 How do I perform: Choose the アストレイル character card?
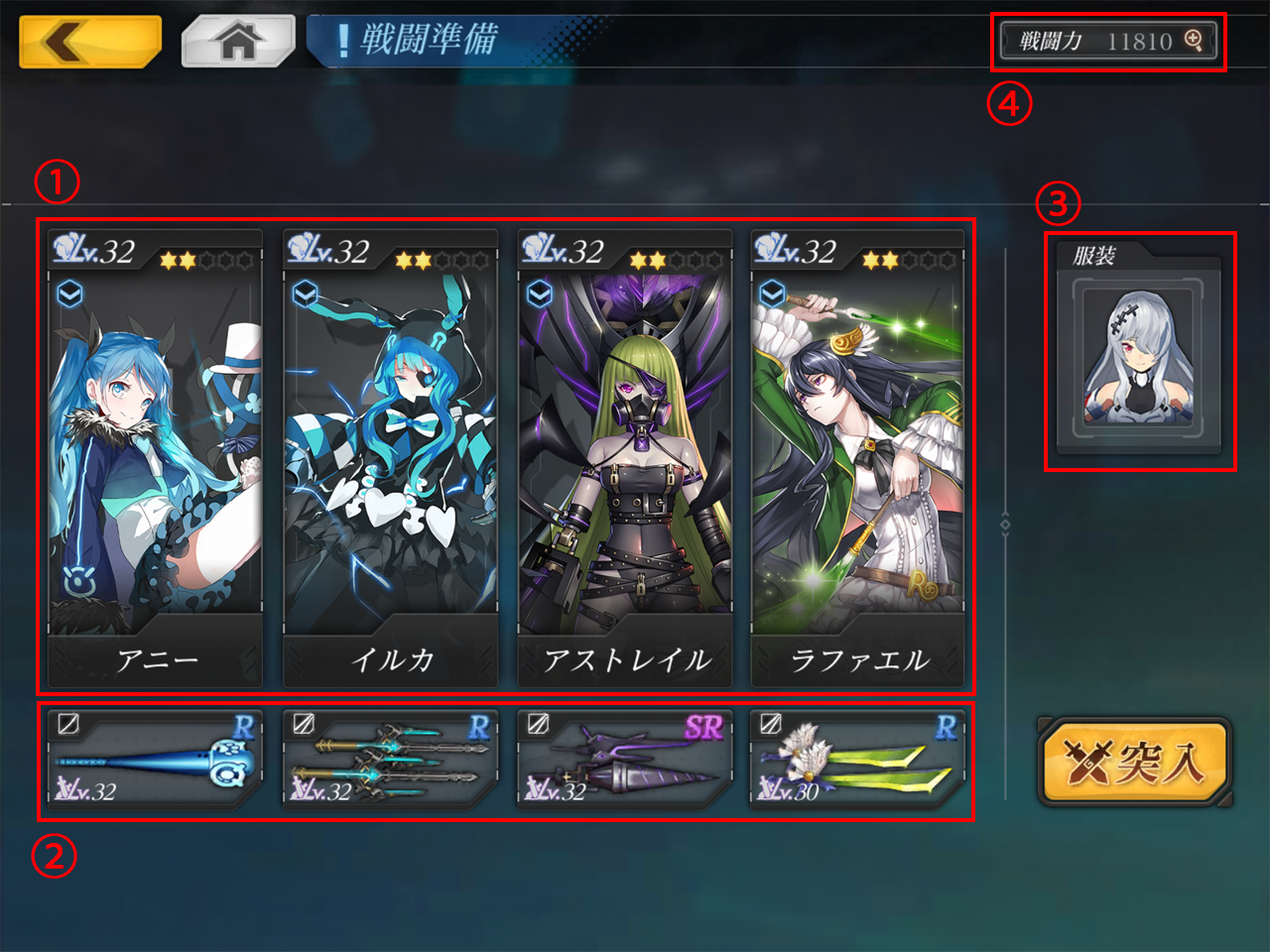[625, 456]
